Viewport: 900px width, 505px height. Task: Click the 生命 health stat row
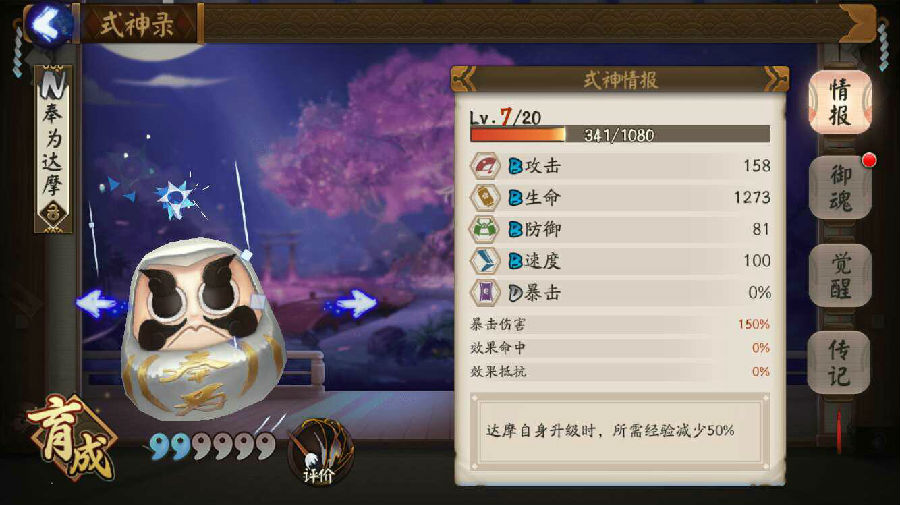(x=620, y=197)
